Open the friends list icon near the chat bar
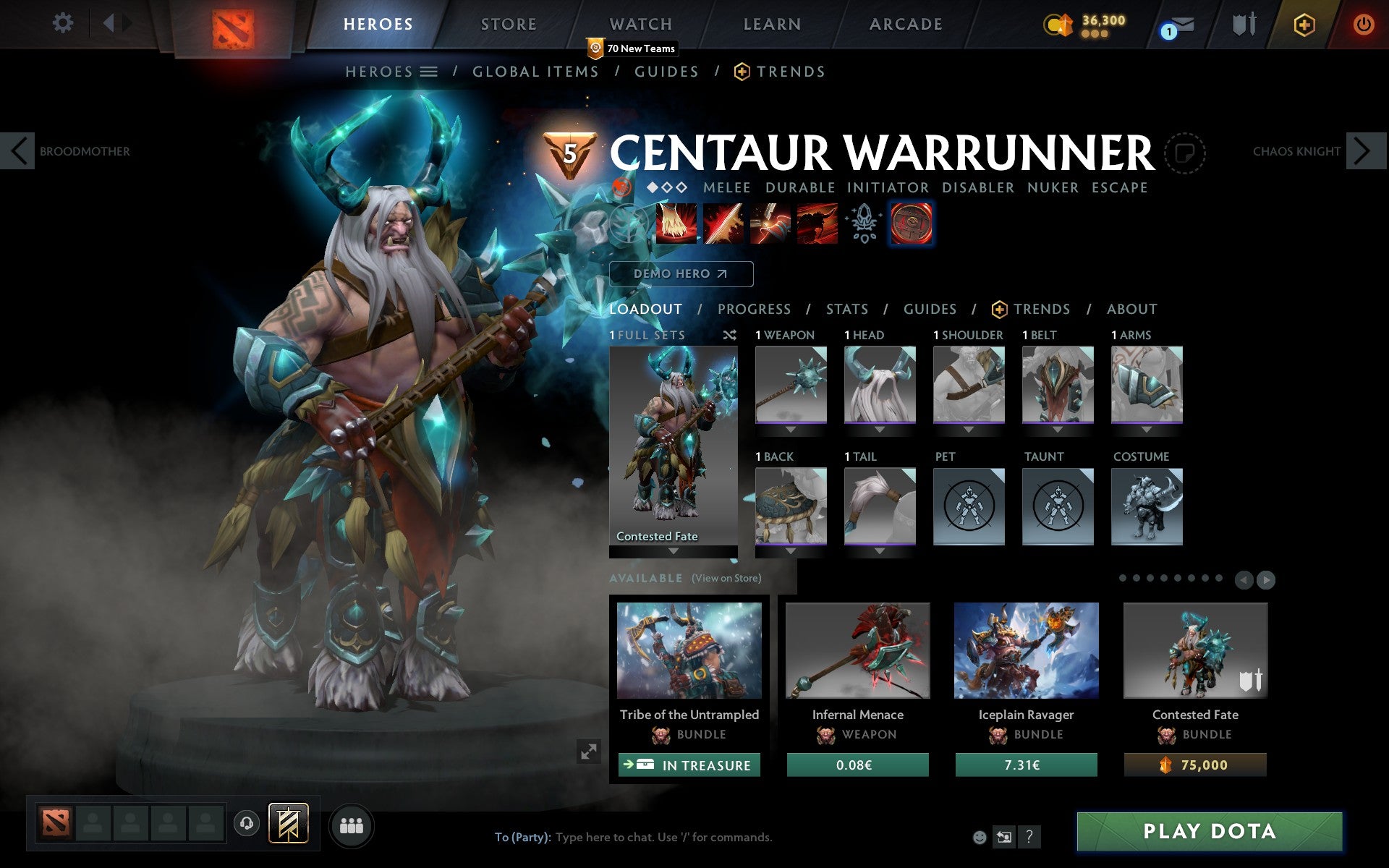1389x868 pixels. pos(351,823)
